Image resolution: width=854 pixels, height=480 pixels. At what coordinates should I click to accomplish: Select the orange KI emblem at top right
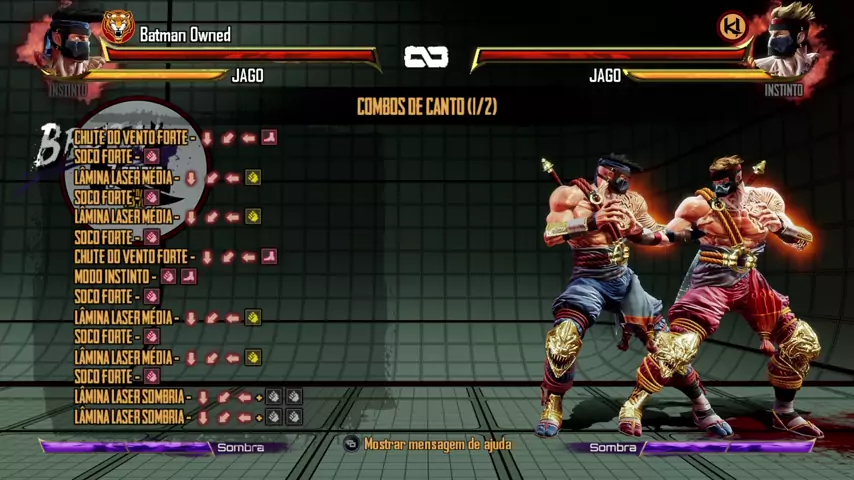click(x=735, y=27)
